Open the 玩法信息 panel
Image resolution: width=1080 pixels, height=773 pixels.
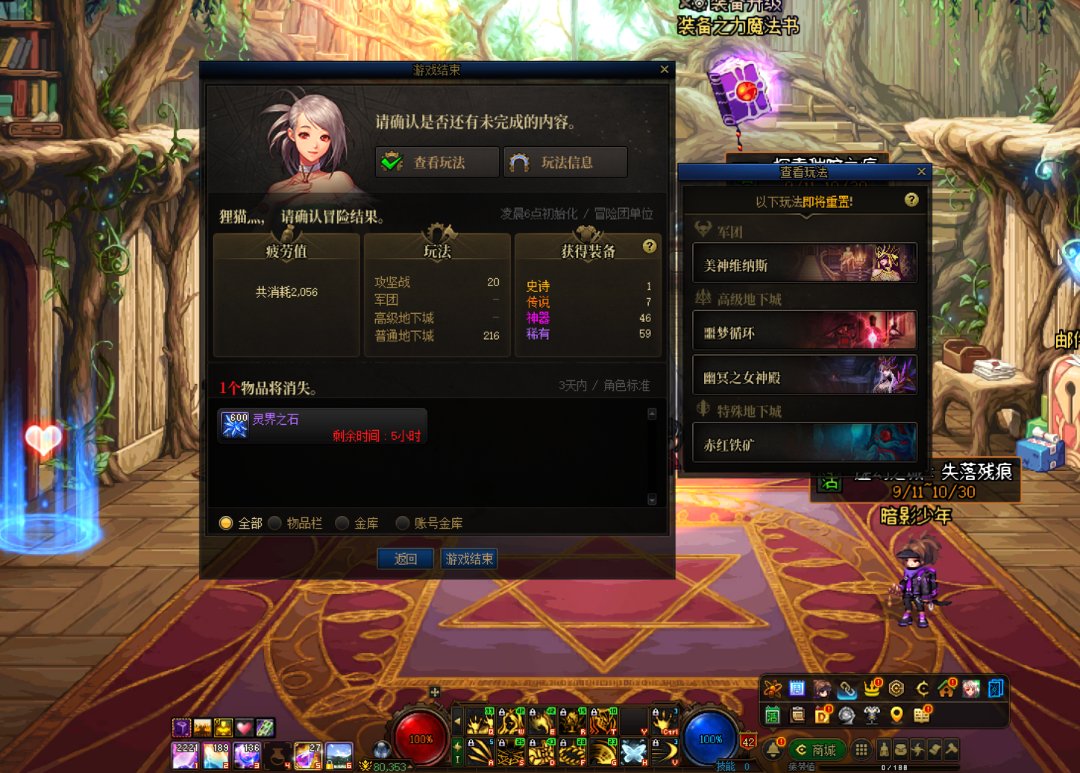[565, 162]
